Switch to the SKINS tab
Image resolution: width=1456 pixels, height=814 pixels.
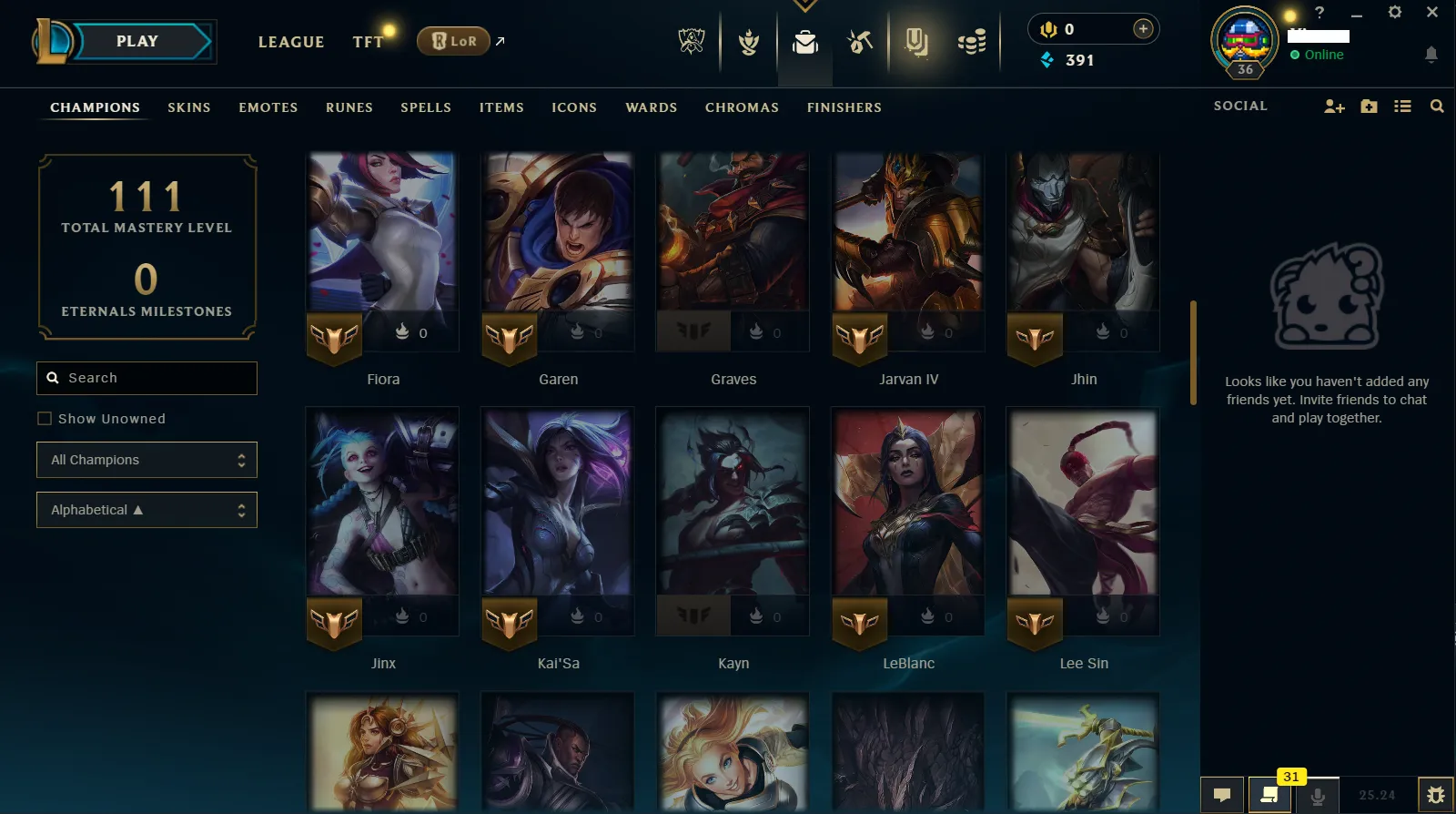tap(188, 107)
